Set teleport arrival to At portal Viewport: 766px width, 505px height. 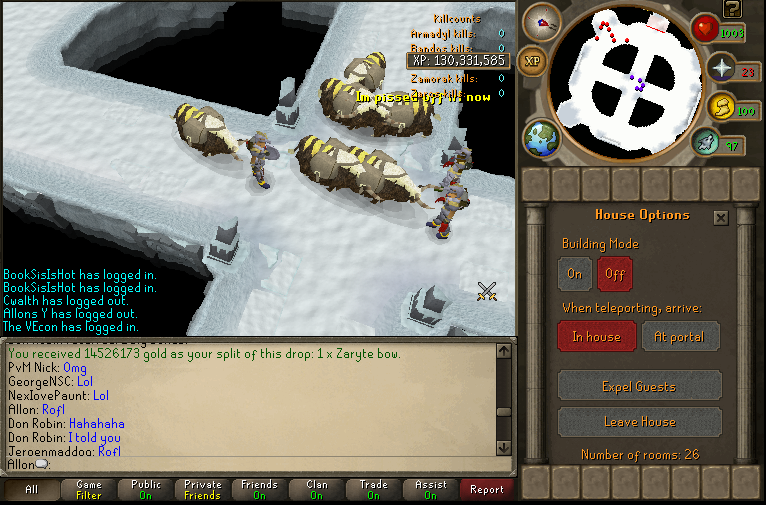[680, 337]
